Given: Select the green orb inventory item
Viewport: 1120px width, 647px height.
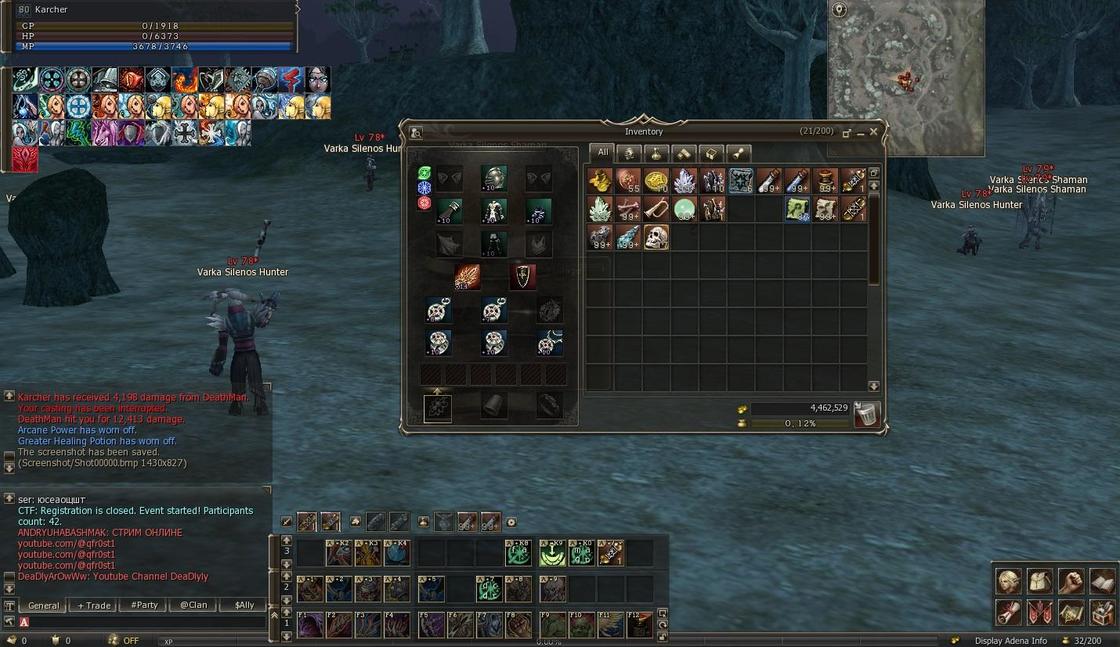Looking at the screenshot, I should tap(684, 208).
